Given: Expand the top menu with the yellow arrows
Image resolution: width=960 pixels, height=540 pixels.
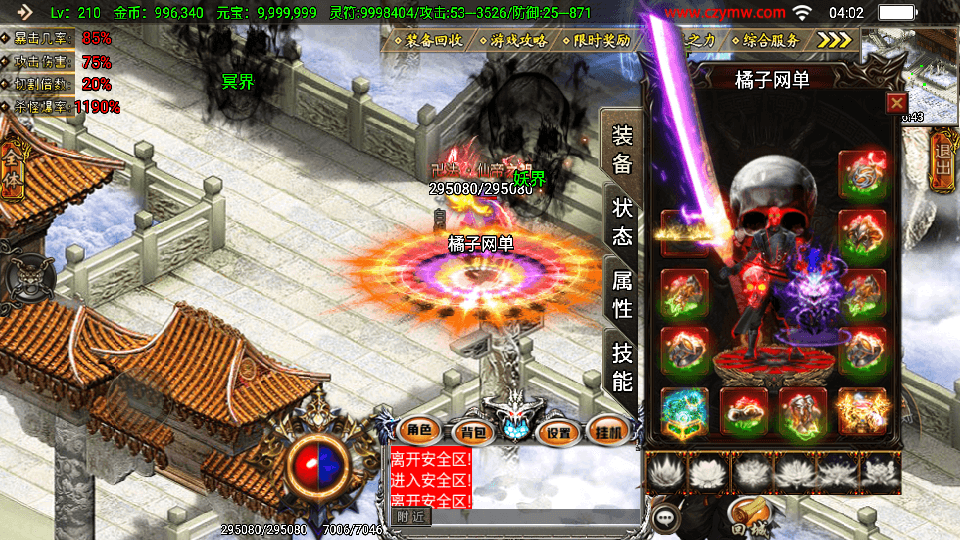Looking at the screenshot, I should (834, 40).
